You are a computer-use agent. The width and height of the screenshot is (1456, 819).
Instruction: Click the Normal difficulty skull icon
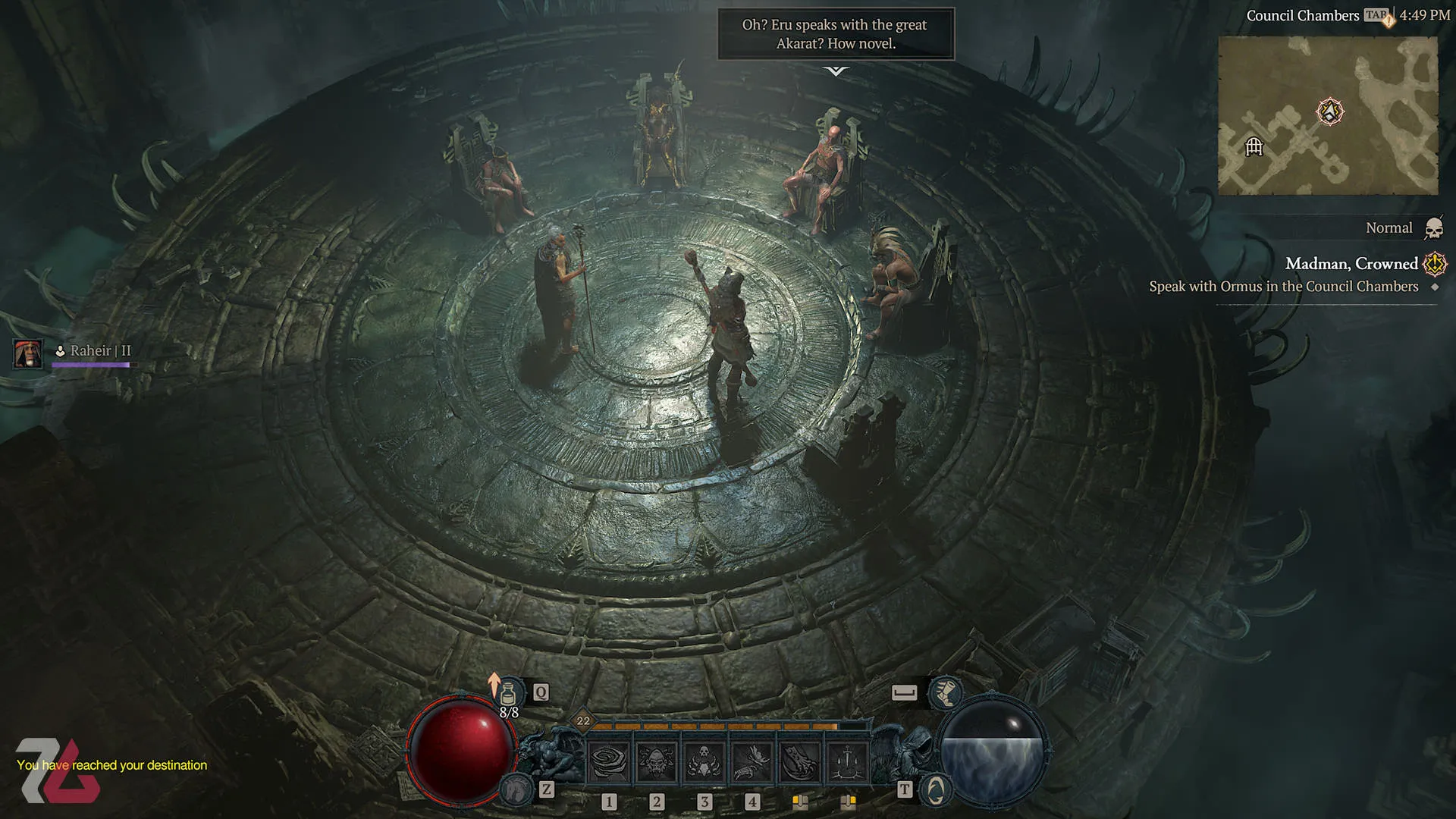point(1433,227)
